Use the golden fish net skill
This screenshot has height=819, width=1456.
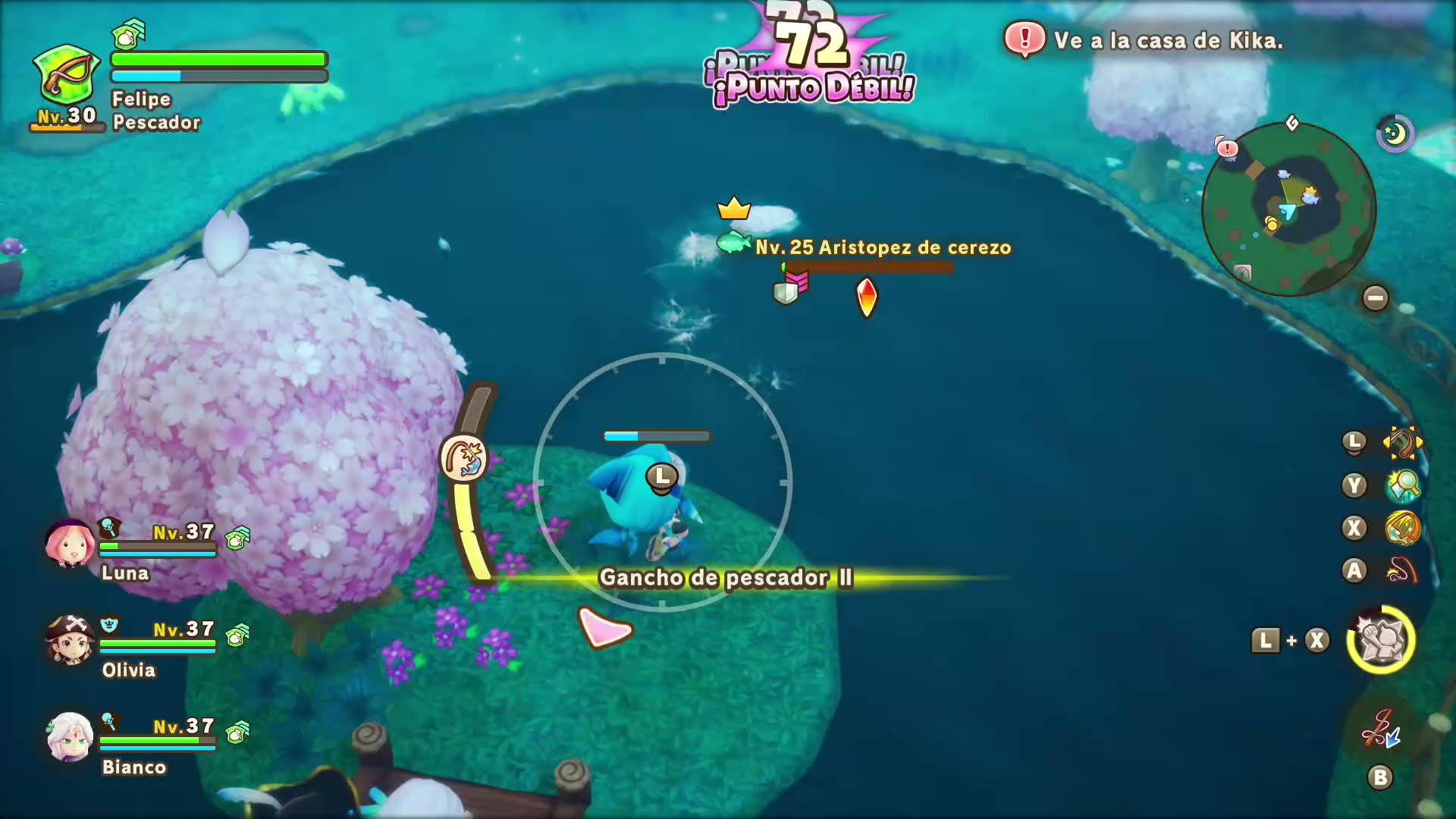(1402, 528)
